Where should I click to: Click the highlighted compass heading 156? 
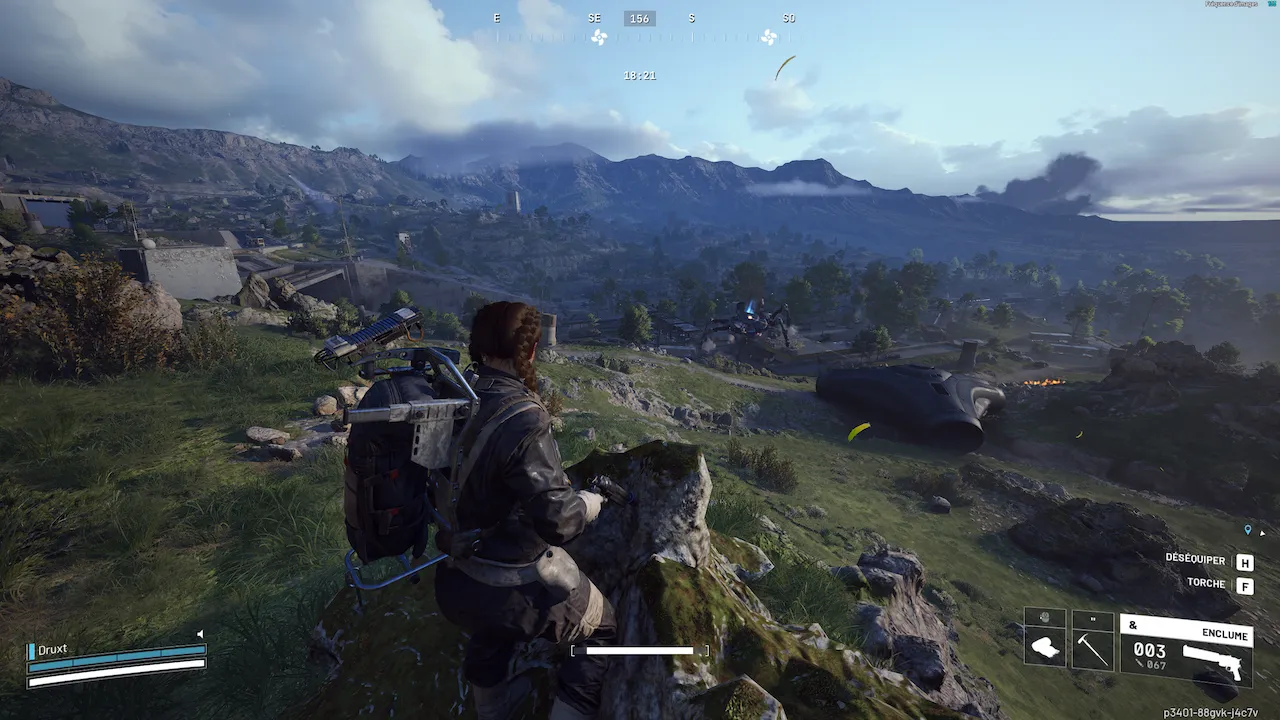pyautogui.click(x=639, y=17)
